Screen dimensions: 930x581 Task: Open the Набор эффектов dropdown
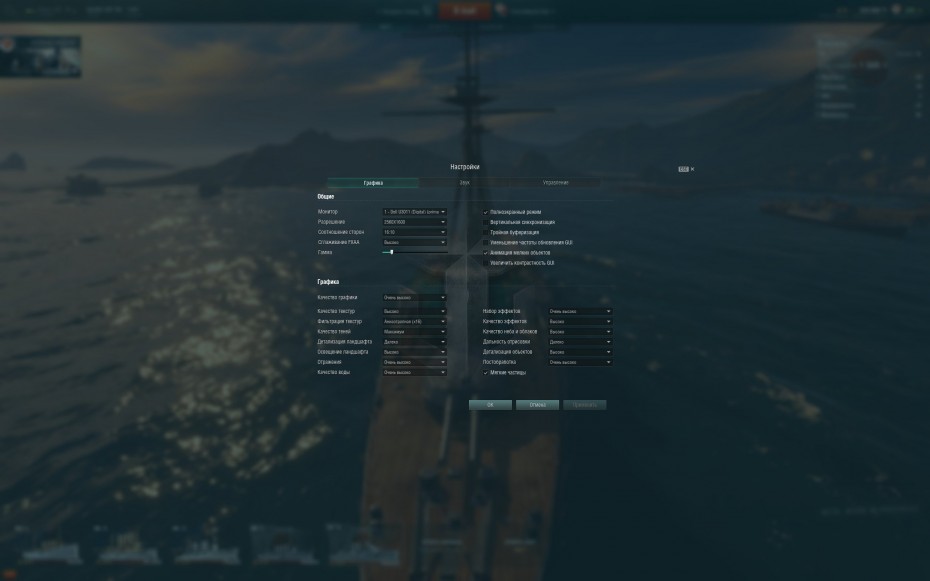(580, 312)
